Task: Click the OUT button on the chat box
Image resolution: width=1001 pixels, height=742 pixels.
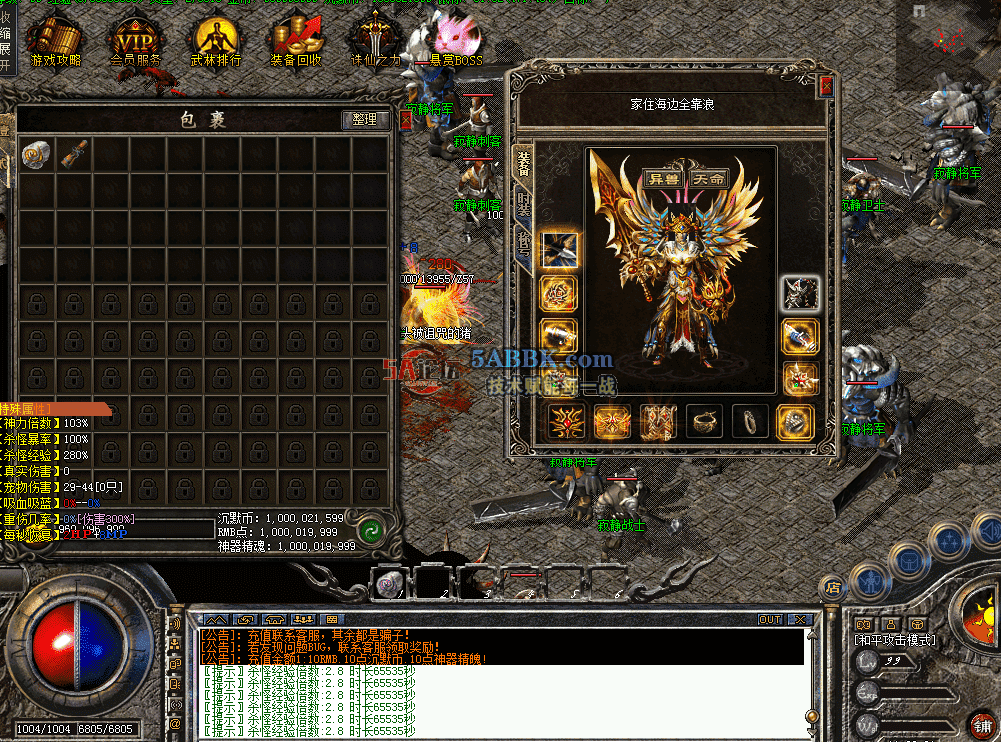Action: (769, 620)
